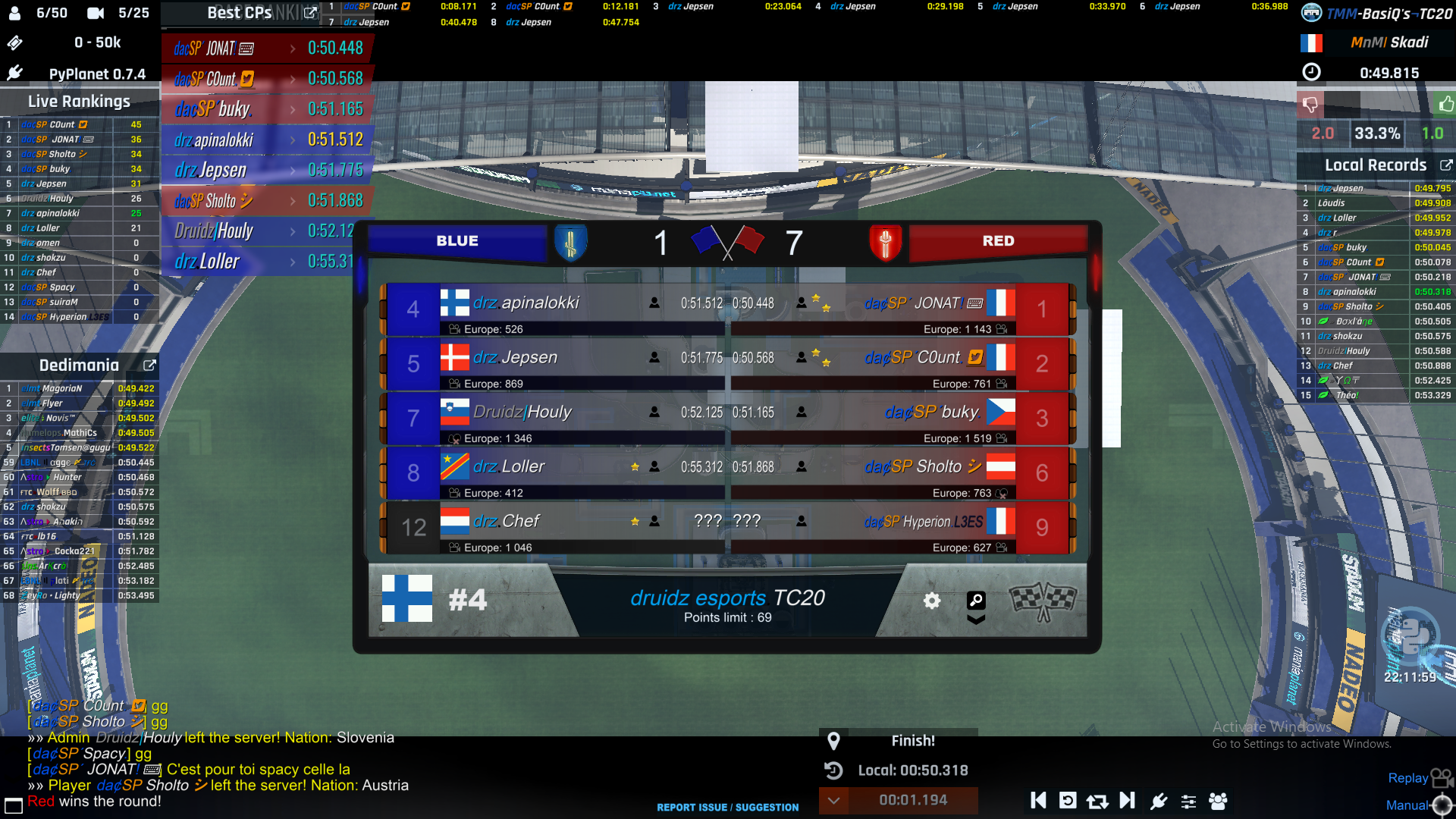1456x819 pixels.
Task: Skip to the previous map
Action: pyautogui.click(x=1038, y=801)
